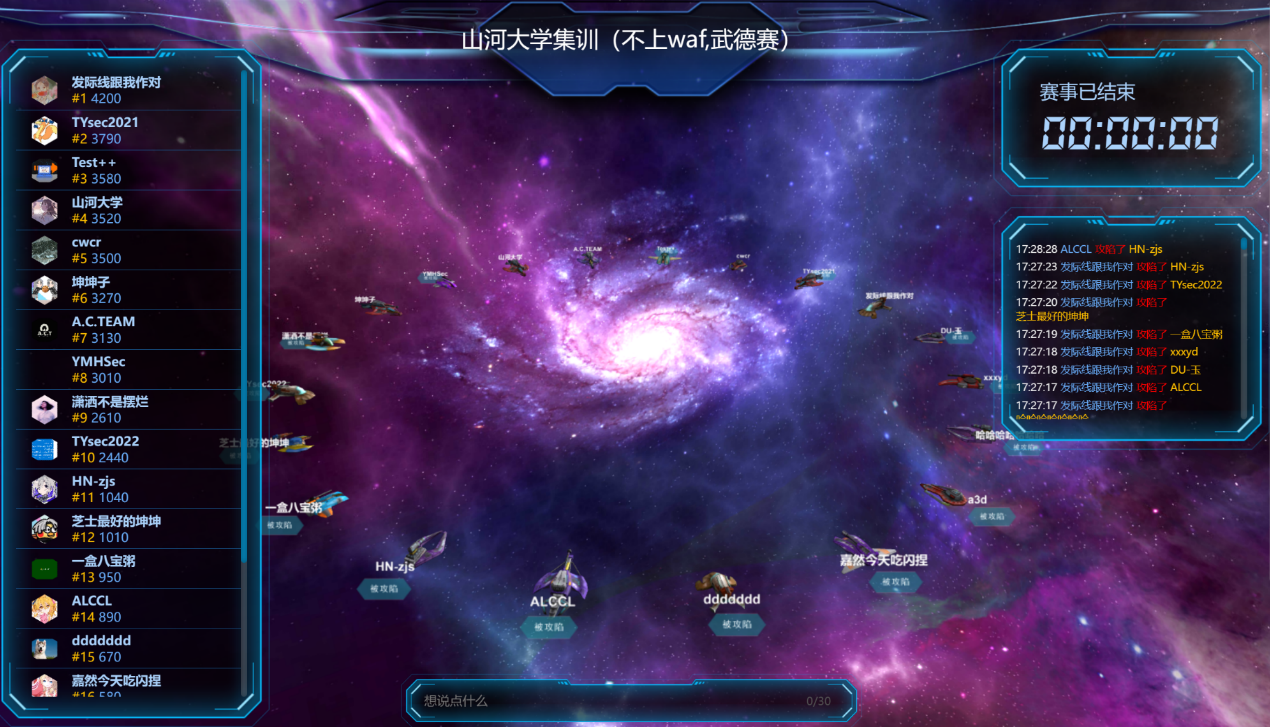
Task: Choose the 一盒八宝粥 row ranked #13
Action: pyautogui.click(x=130, y=569)
